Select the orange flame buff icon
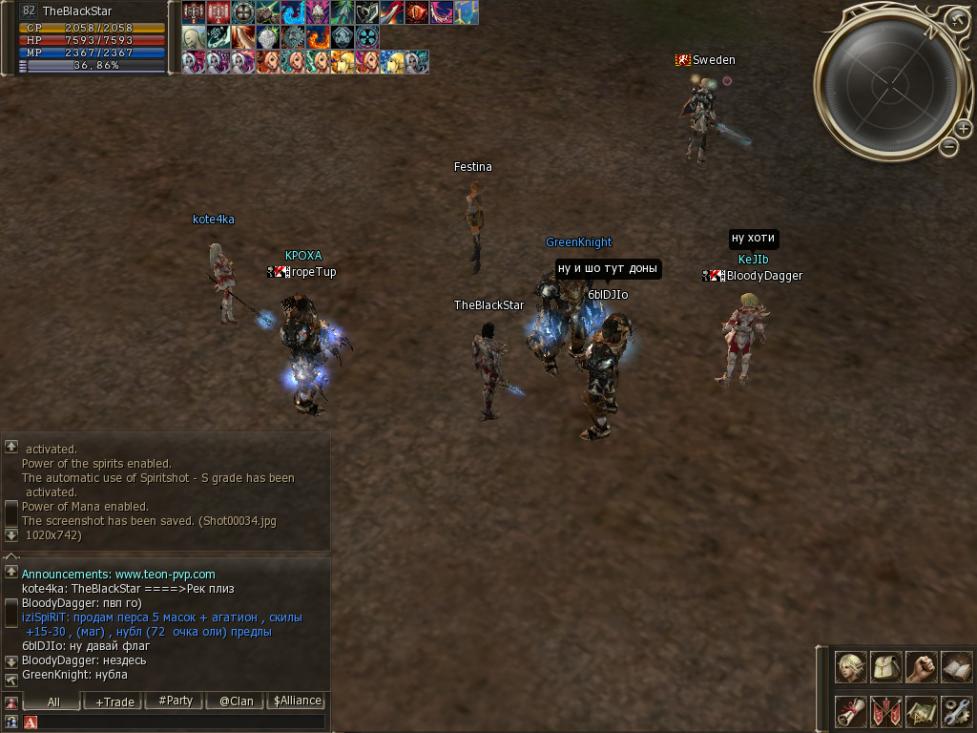Image resolution: width=977 pixels, height=733 pixels. pyautogui.click(x=319, y=38)
